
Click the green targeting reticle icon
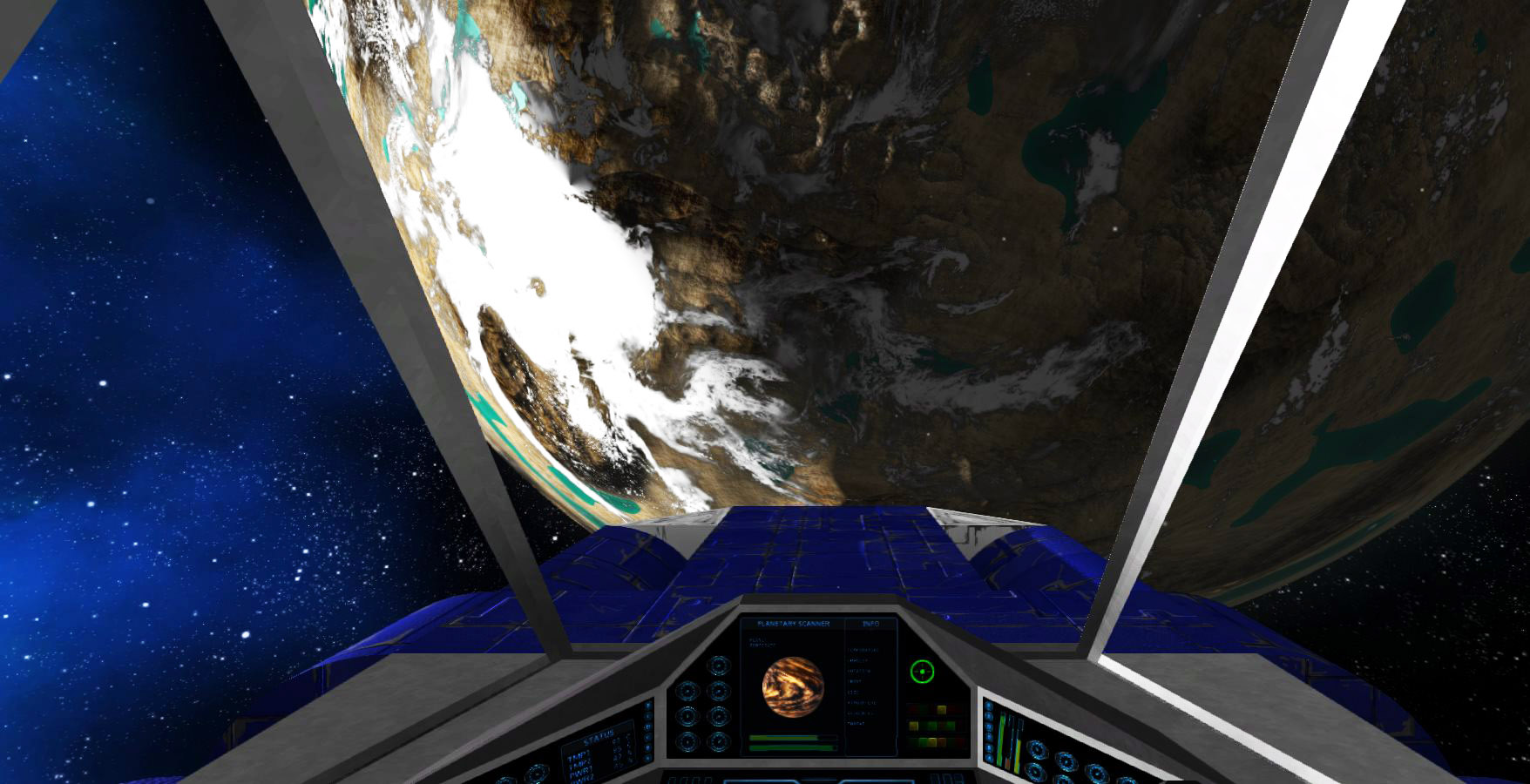pos(922,672)
